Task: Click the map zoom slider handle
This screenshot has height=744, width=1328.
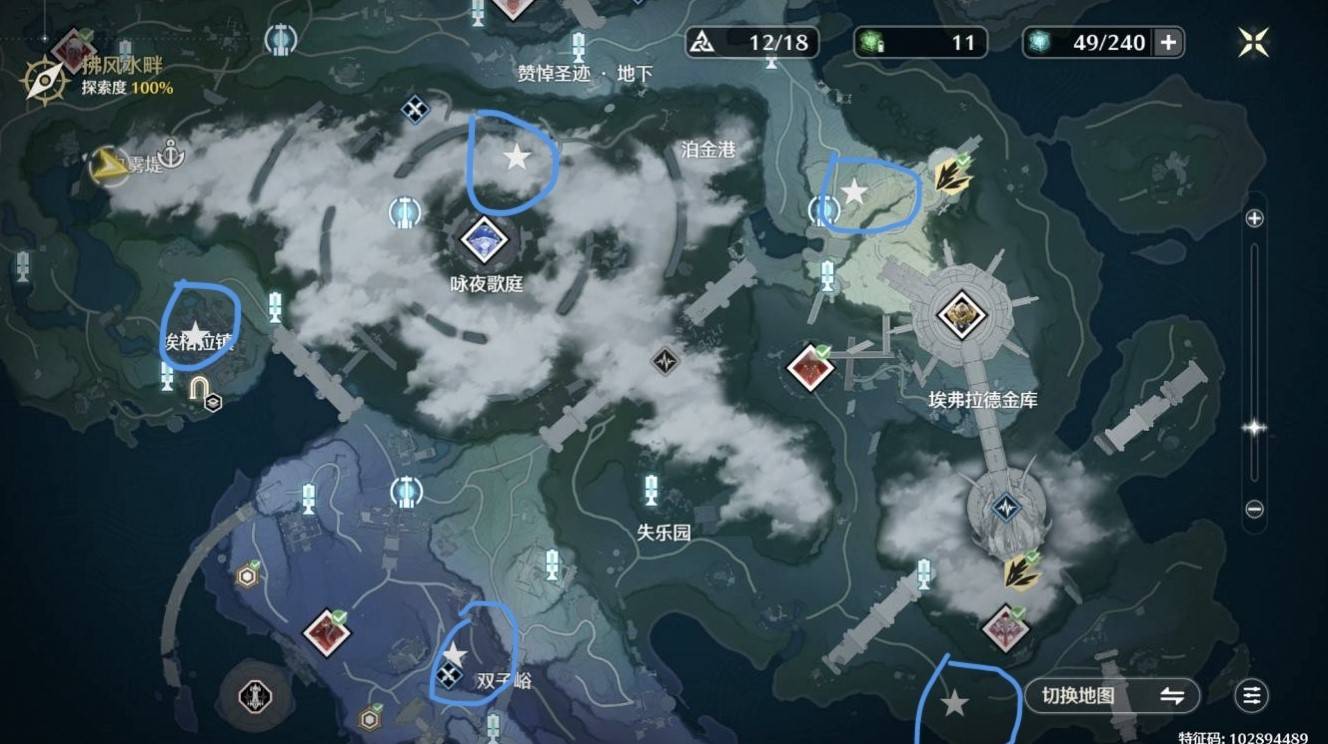Action: tap(1254, 427)
